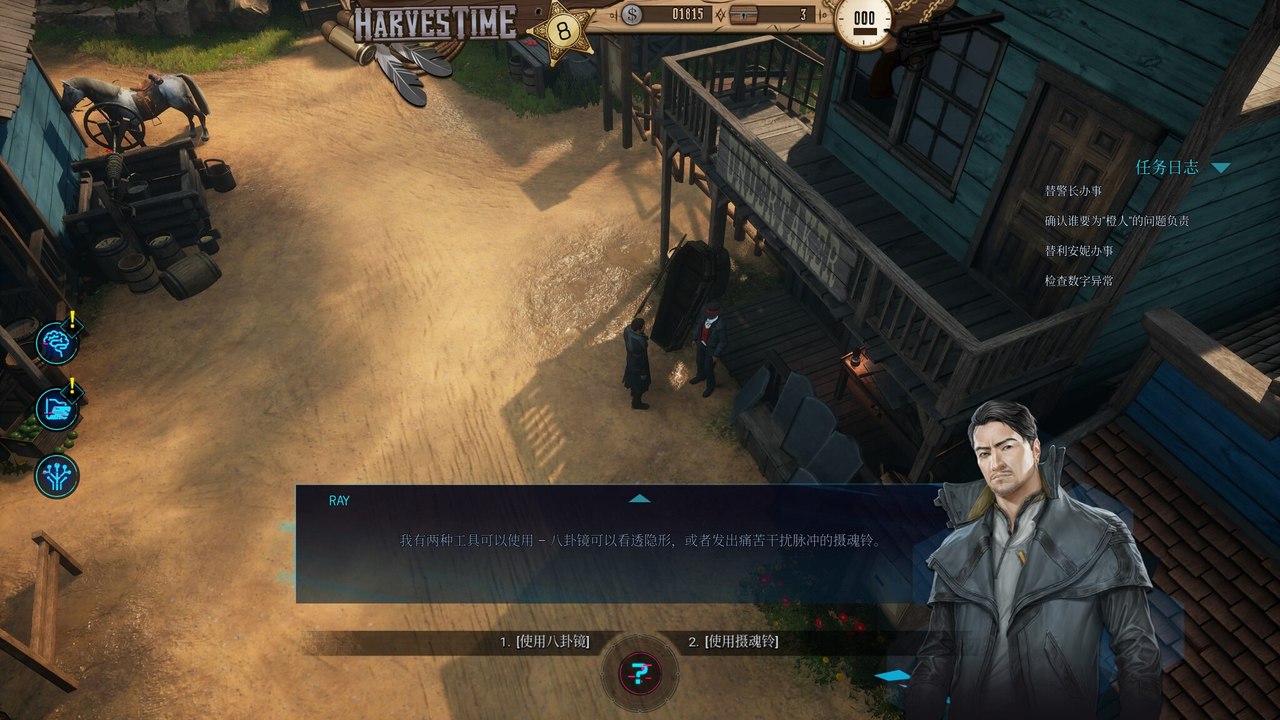This screenshot has width=1280, height=720.
Task: Choose the reply 使用摄魂铃
Action: click(733, 642)
